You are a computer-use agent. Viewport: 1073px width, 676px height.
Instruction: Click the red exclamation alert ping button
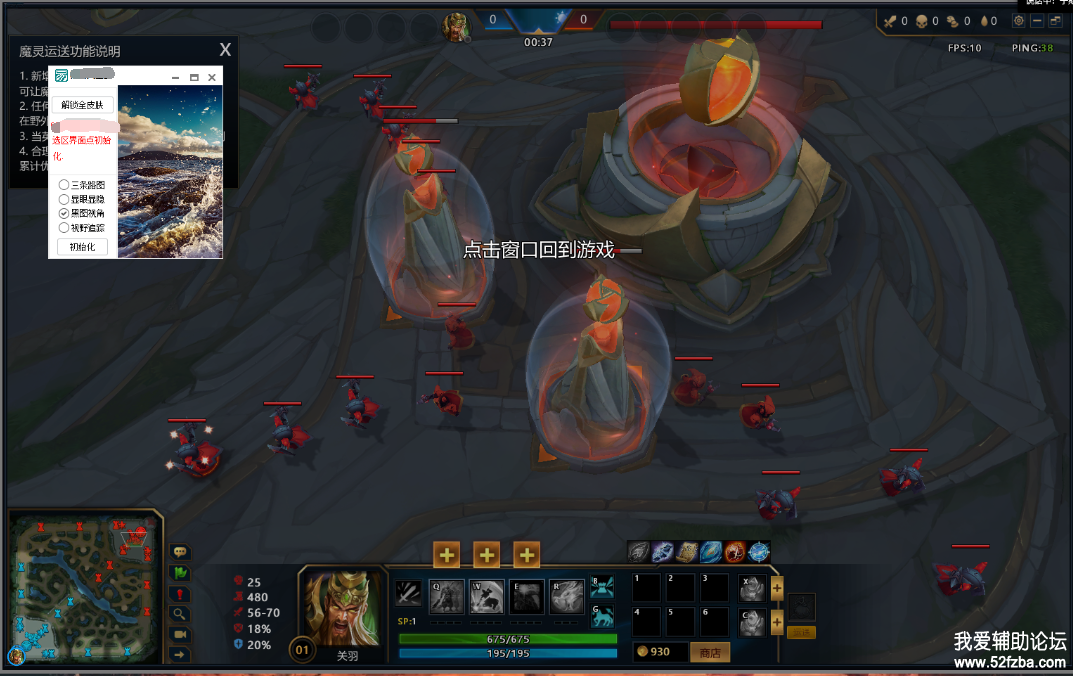click(x=180, y=594)
